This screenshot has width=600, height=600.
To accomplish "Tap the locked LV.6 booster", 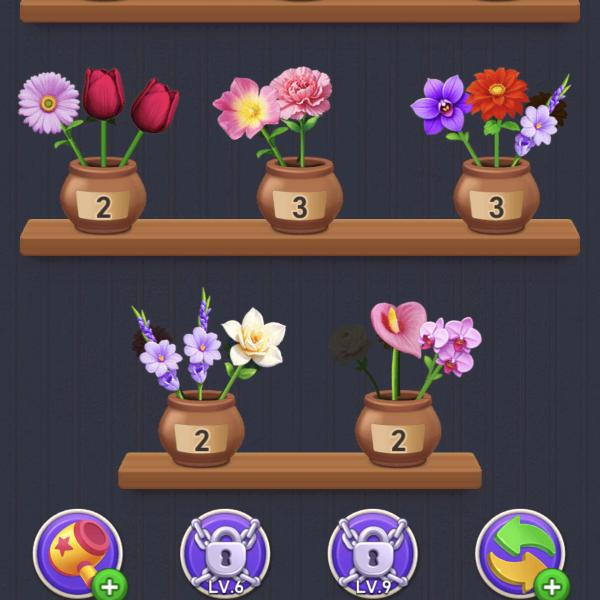I will 225,554.
